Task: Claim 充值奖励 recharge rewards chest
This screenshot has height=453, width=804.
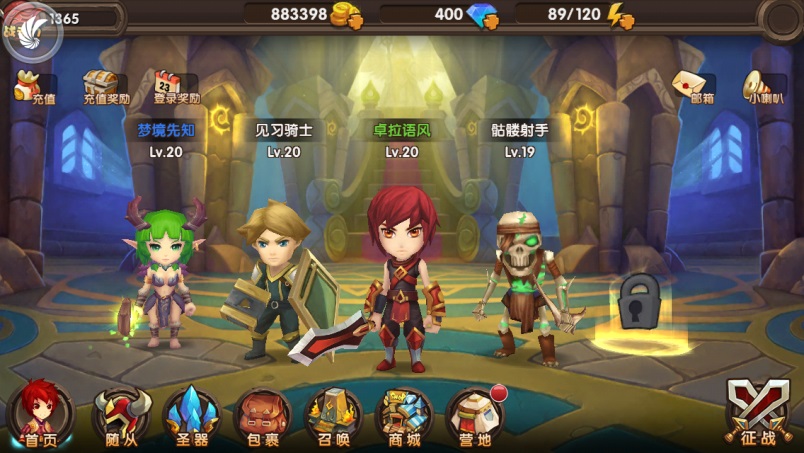Action: [106, 86]
